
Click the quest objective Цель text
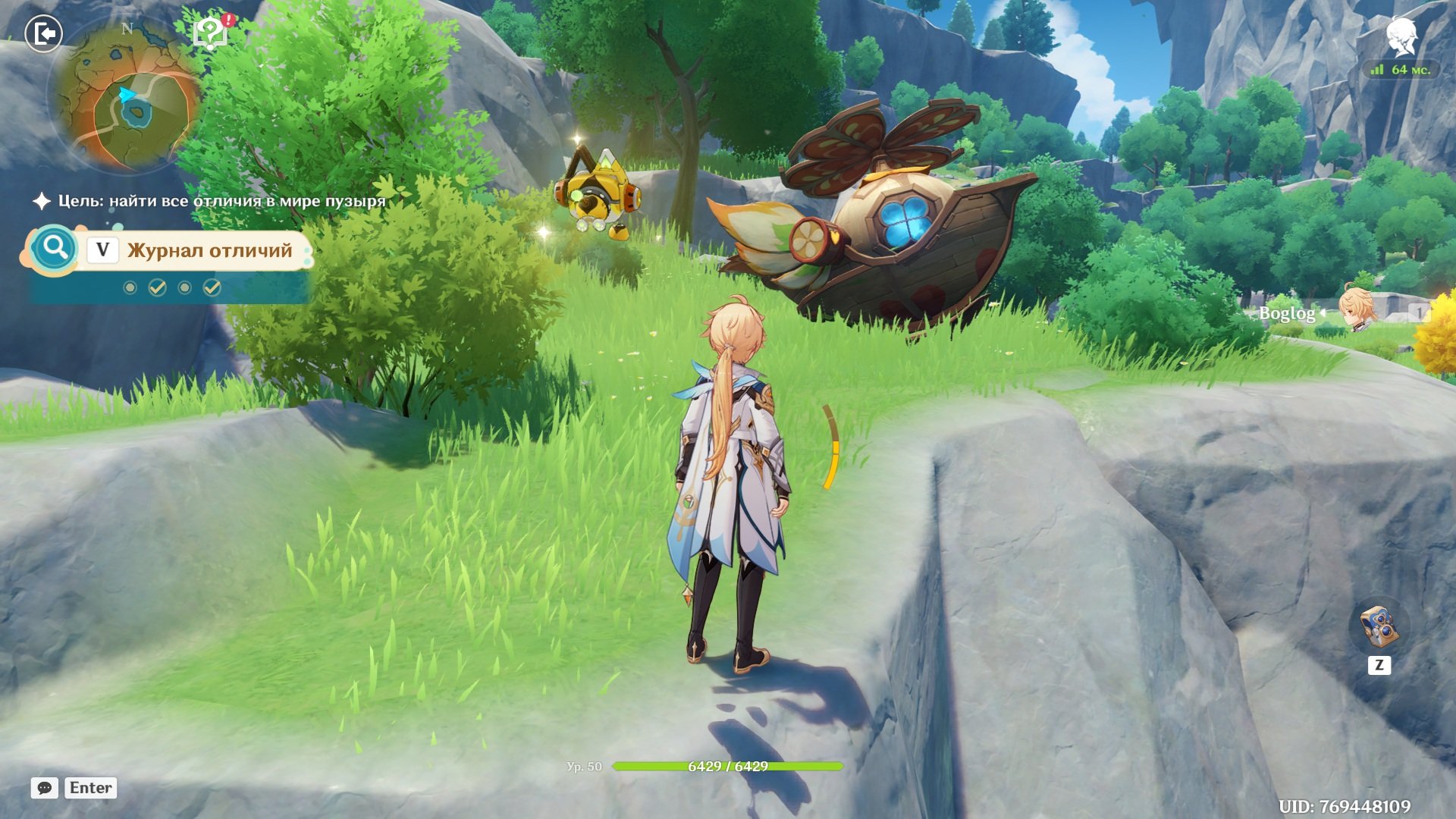(221, 201)
